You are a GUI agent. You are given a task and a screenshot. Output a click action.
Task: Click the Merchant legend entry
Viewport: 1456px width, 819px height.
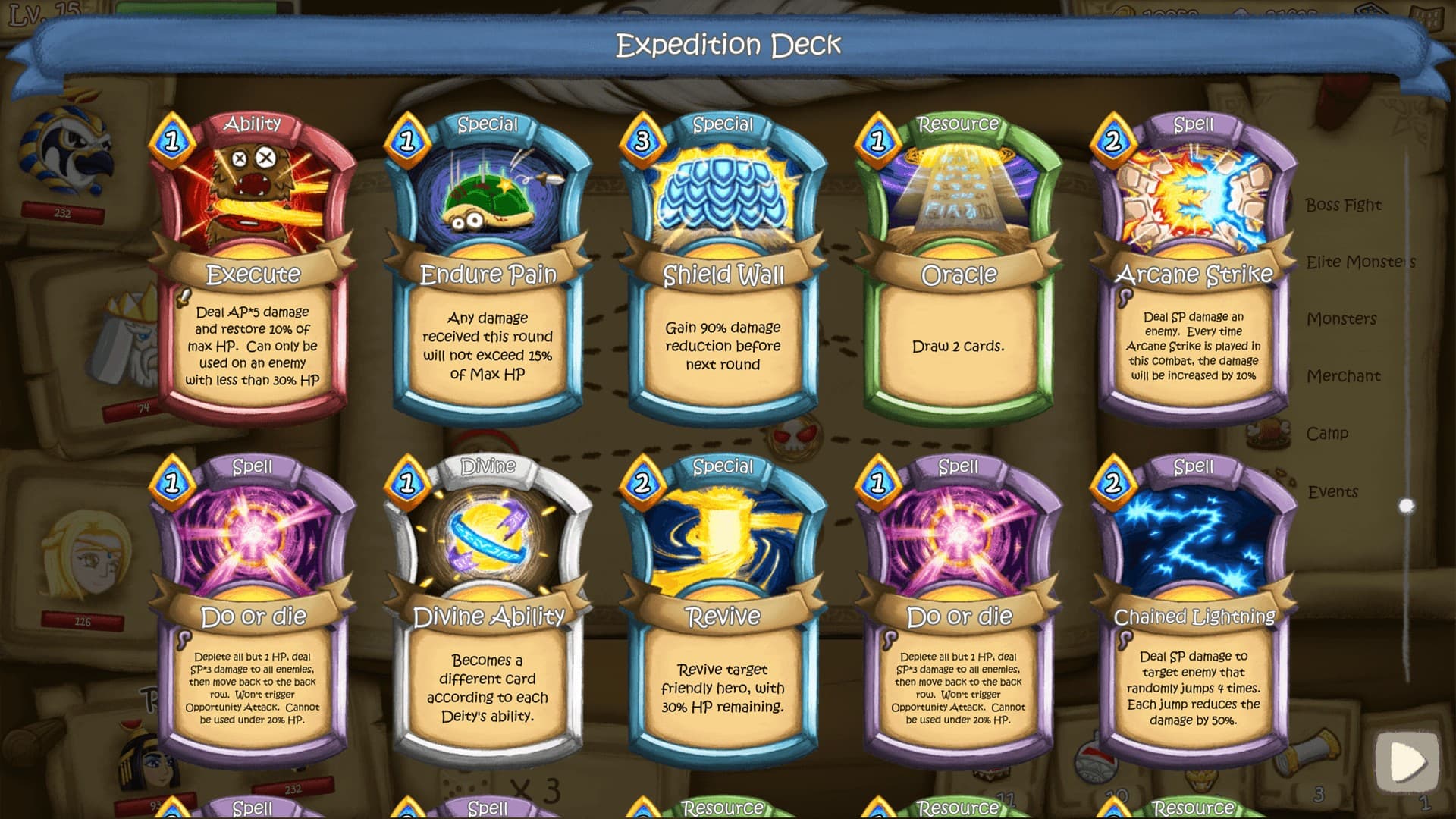(1344, 376)
